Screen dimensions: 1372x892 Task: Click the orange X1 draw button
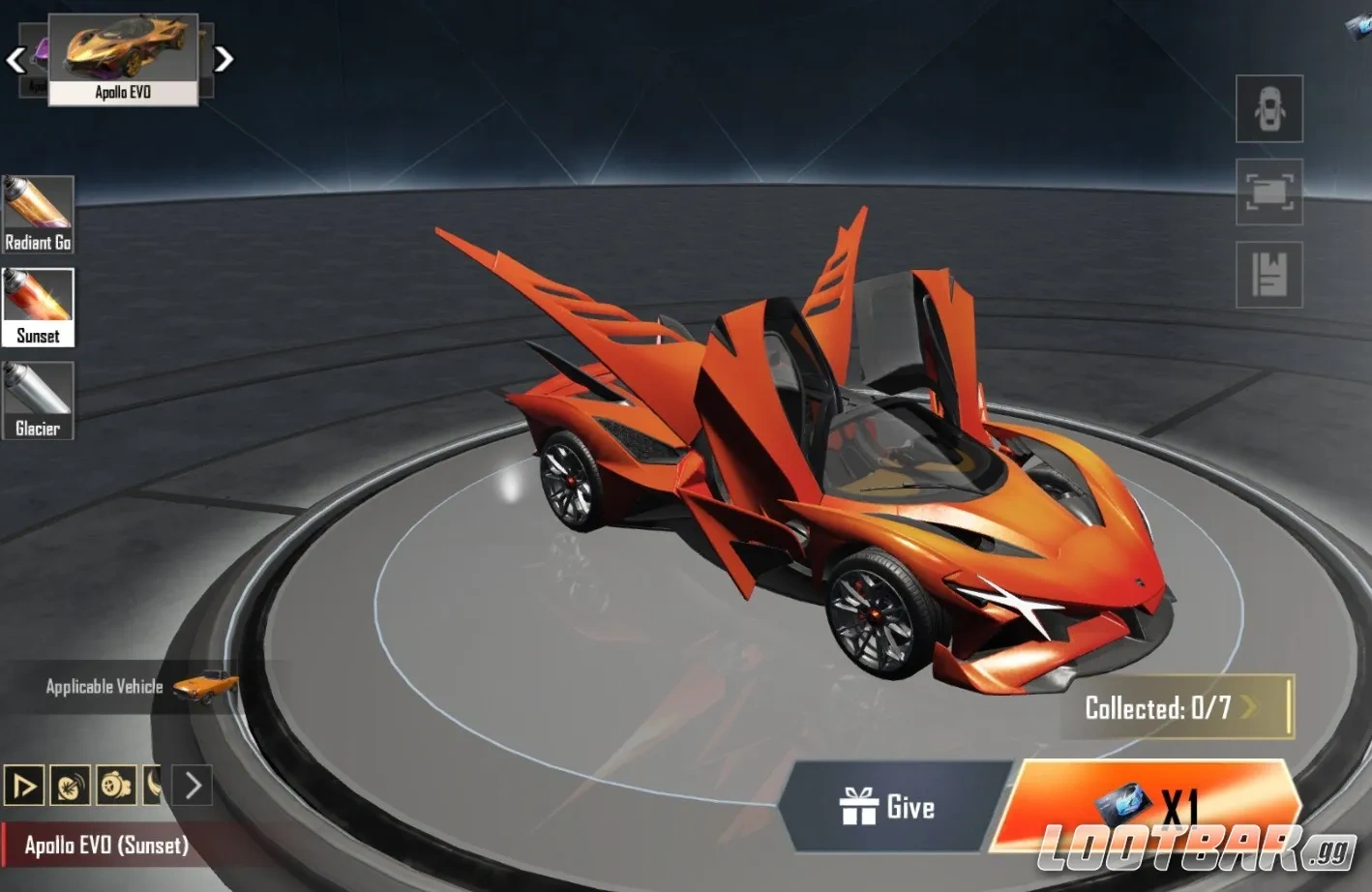pyautogui.click(x=1147, y=805)
